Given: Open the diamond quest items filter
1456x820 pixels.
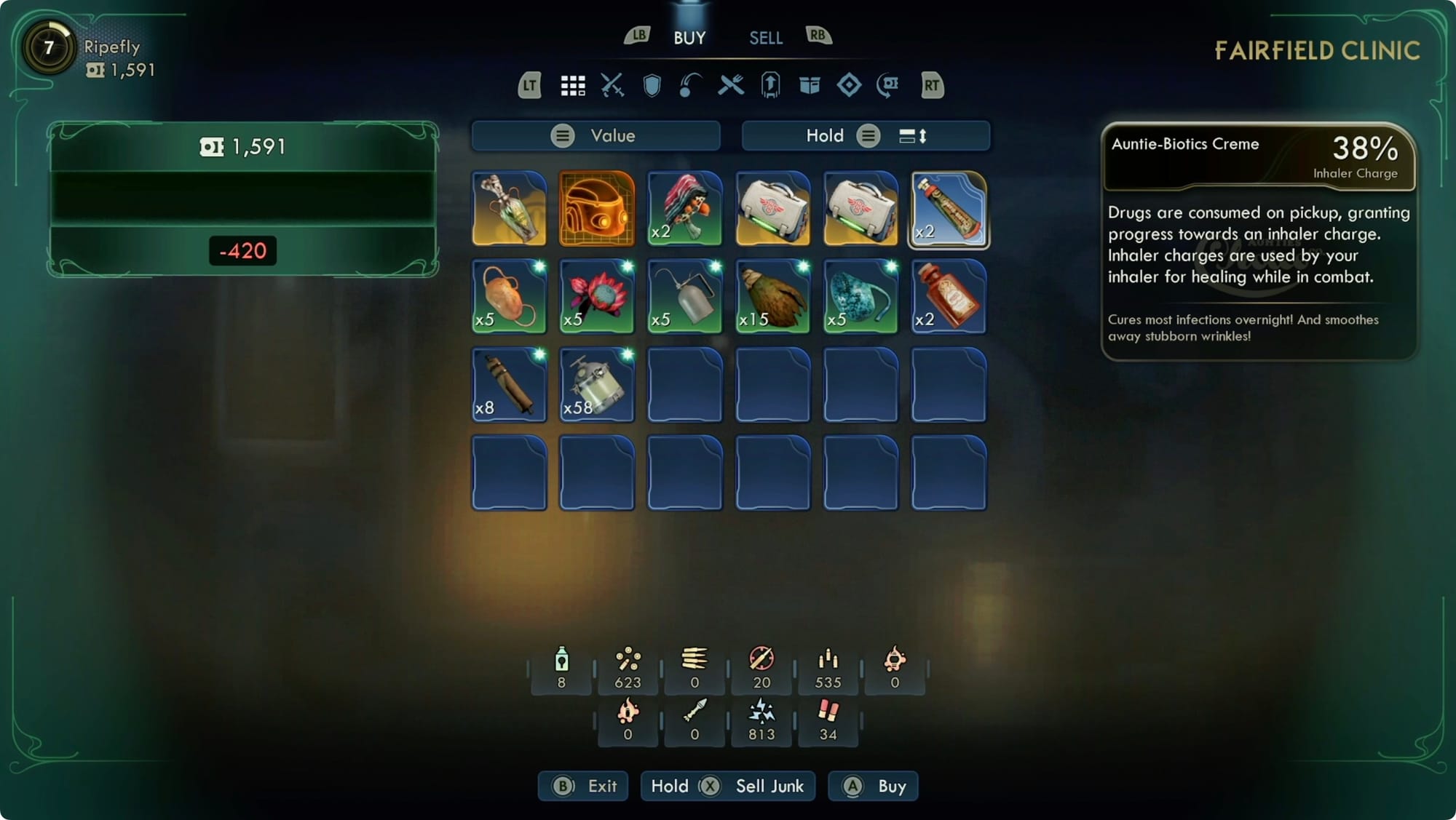Looking at the screenshot, I should [x=849, y=85].
